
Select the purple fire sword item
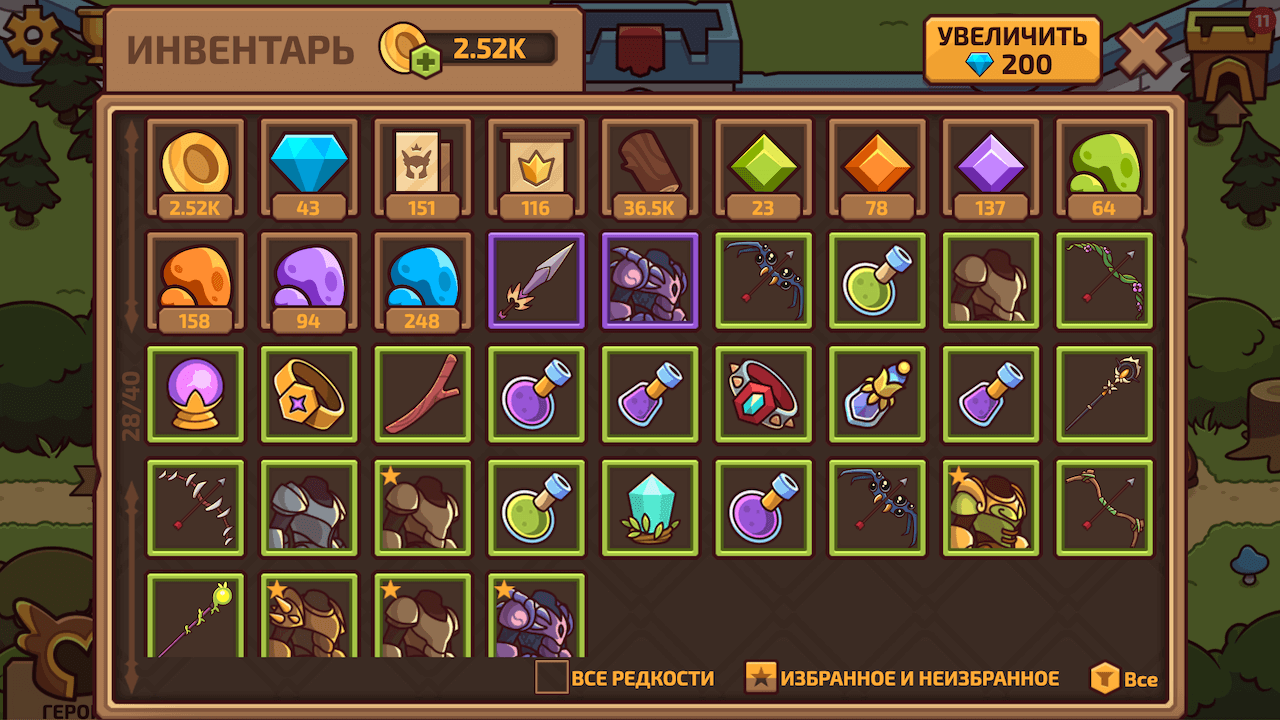(535, 281)
